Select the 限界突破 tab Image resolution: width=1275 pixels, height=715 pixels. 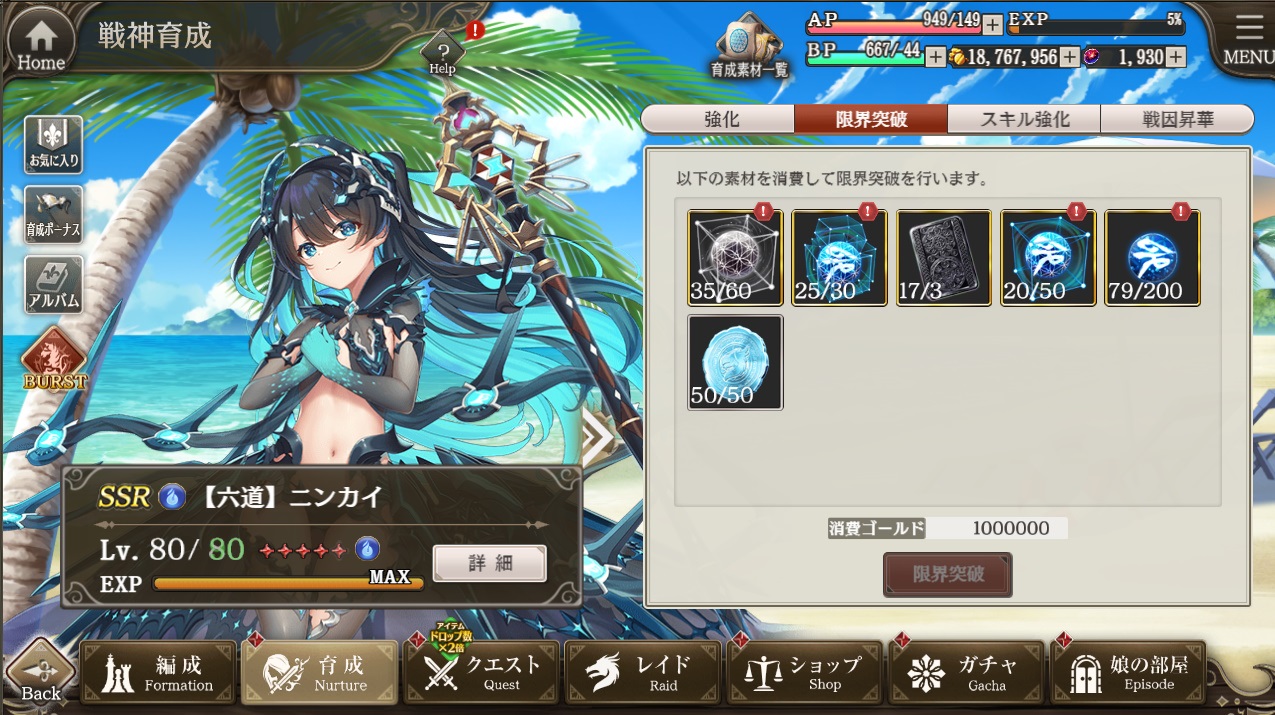pos(871,119)
